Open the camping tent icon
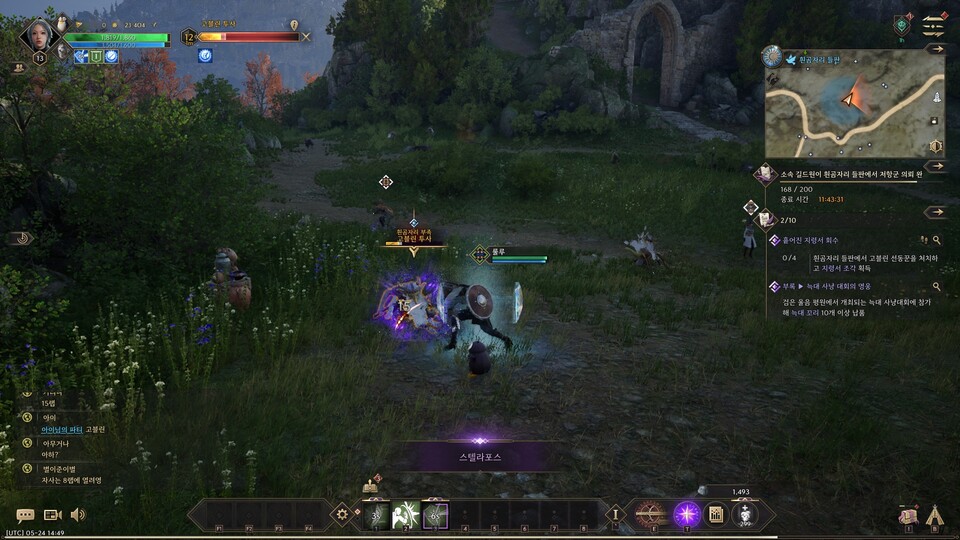The image size is (960, 540). [935, 515]
